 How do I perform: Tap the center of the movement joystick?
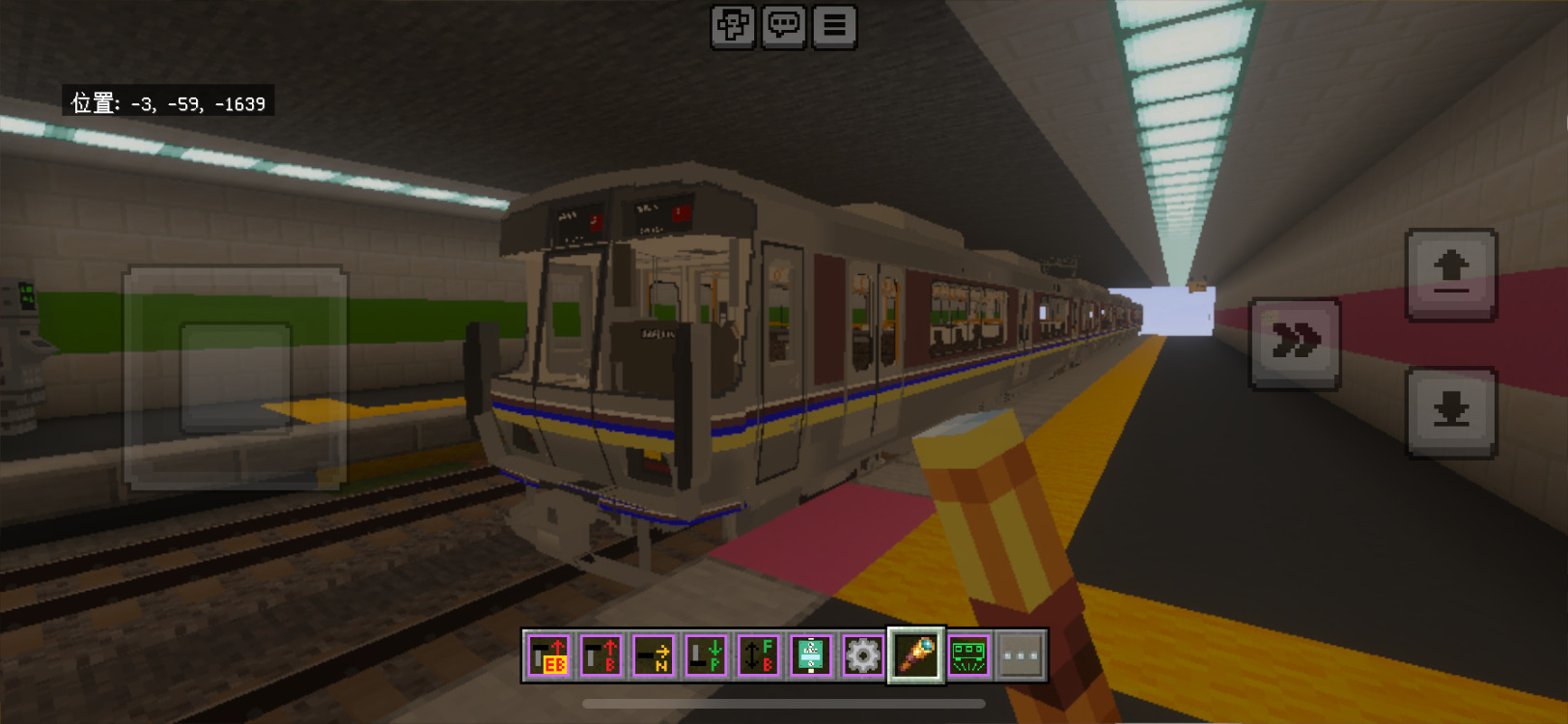[236, 377]
